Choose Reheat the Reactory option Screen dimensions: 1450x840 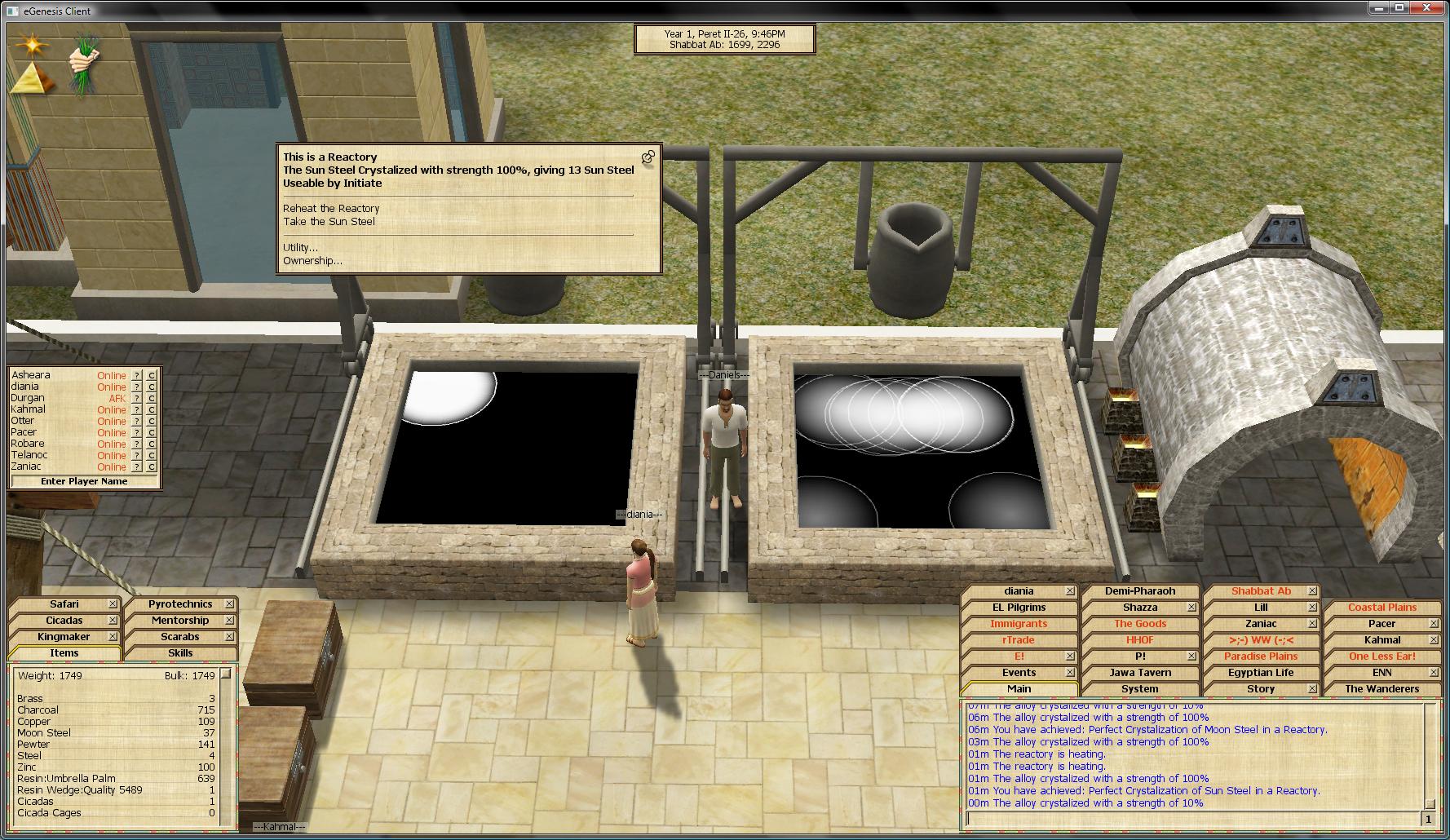(x=331, y=209)
